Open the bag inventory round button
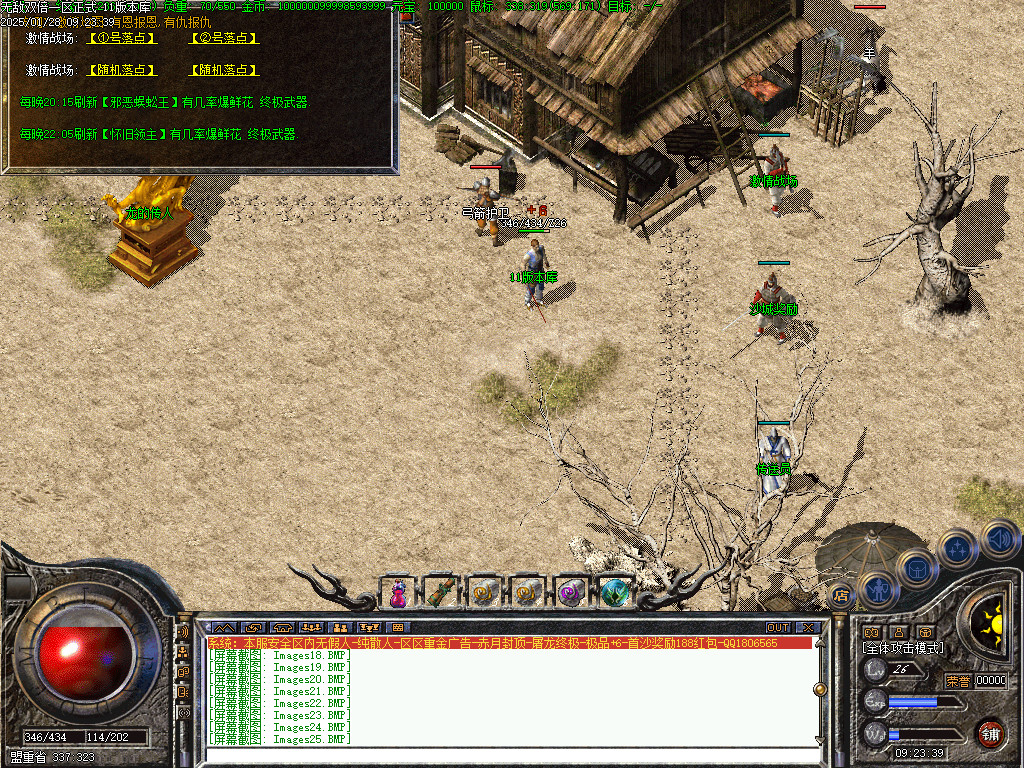Viewport: 1024px width, 768px height. coord(915,568)
